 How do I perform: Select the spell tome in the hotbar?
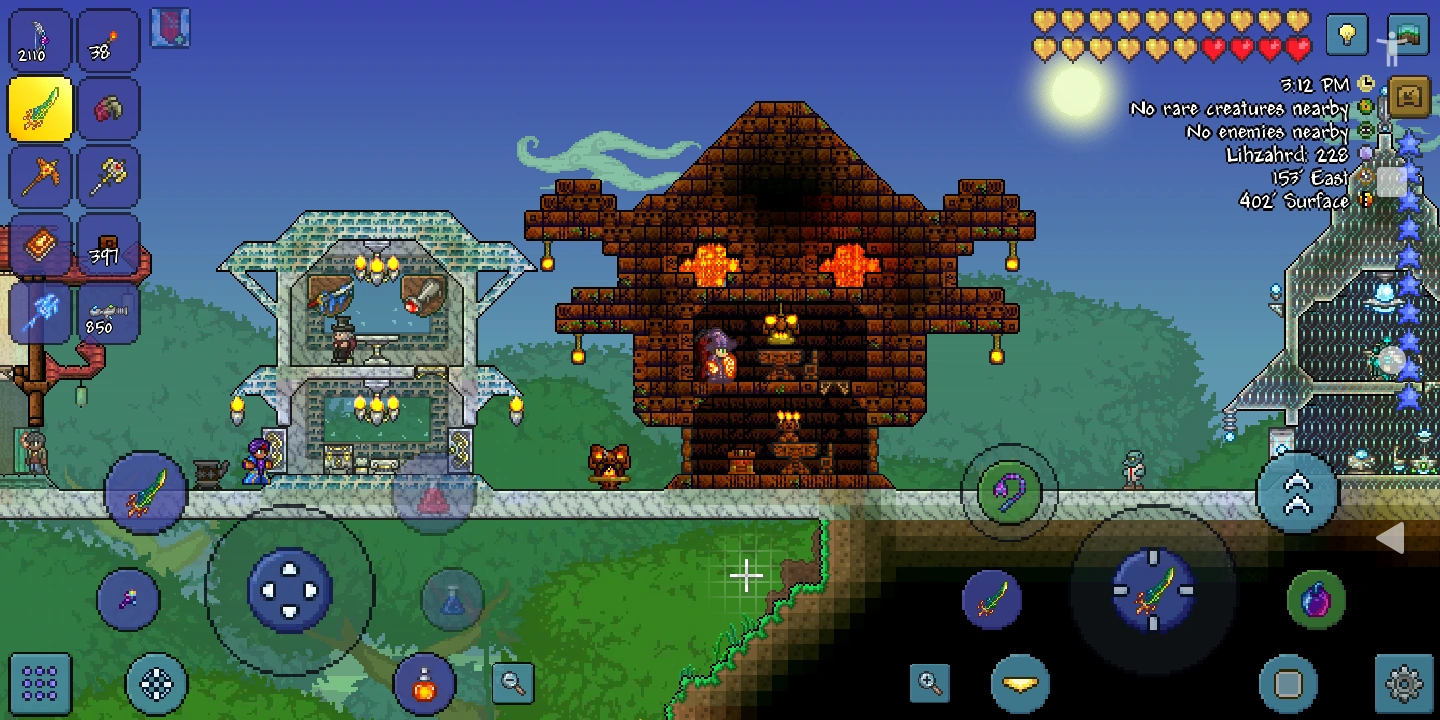(x=40, y=245)
